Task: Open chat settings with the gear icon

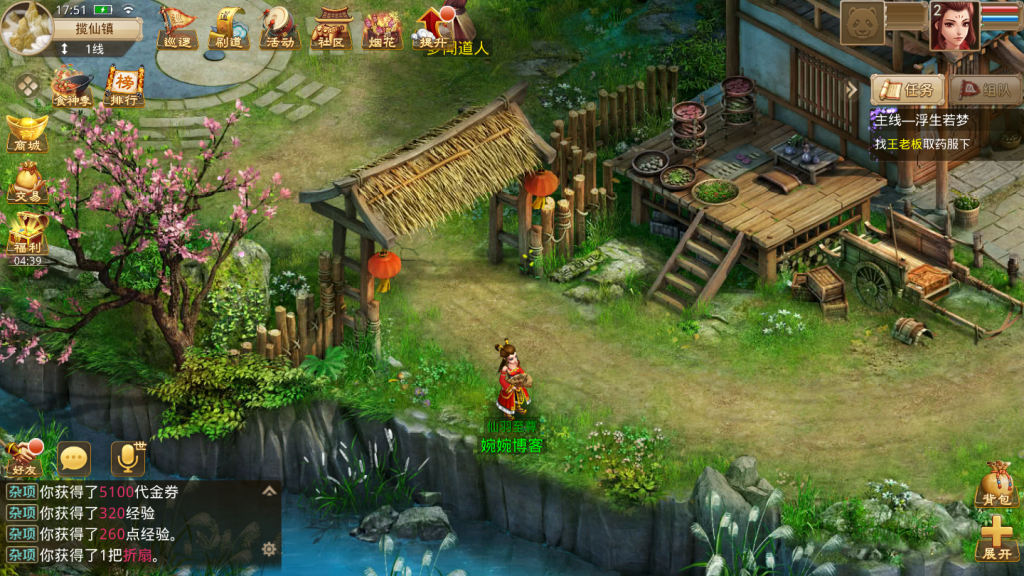Action: click(x=269, y=549)
